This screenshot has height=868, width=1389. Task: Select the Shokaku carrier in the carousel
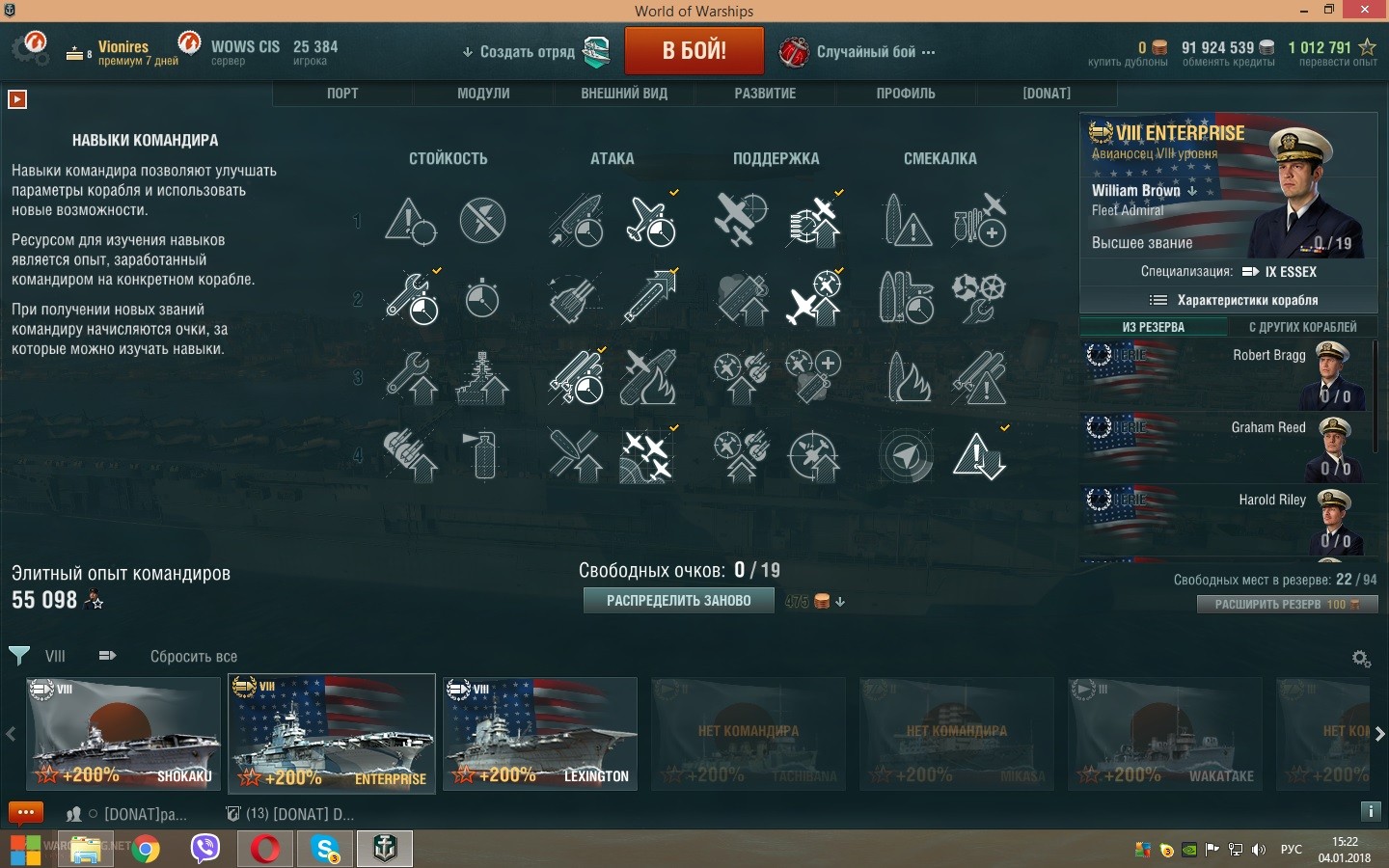123,734
